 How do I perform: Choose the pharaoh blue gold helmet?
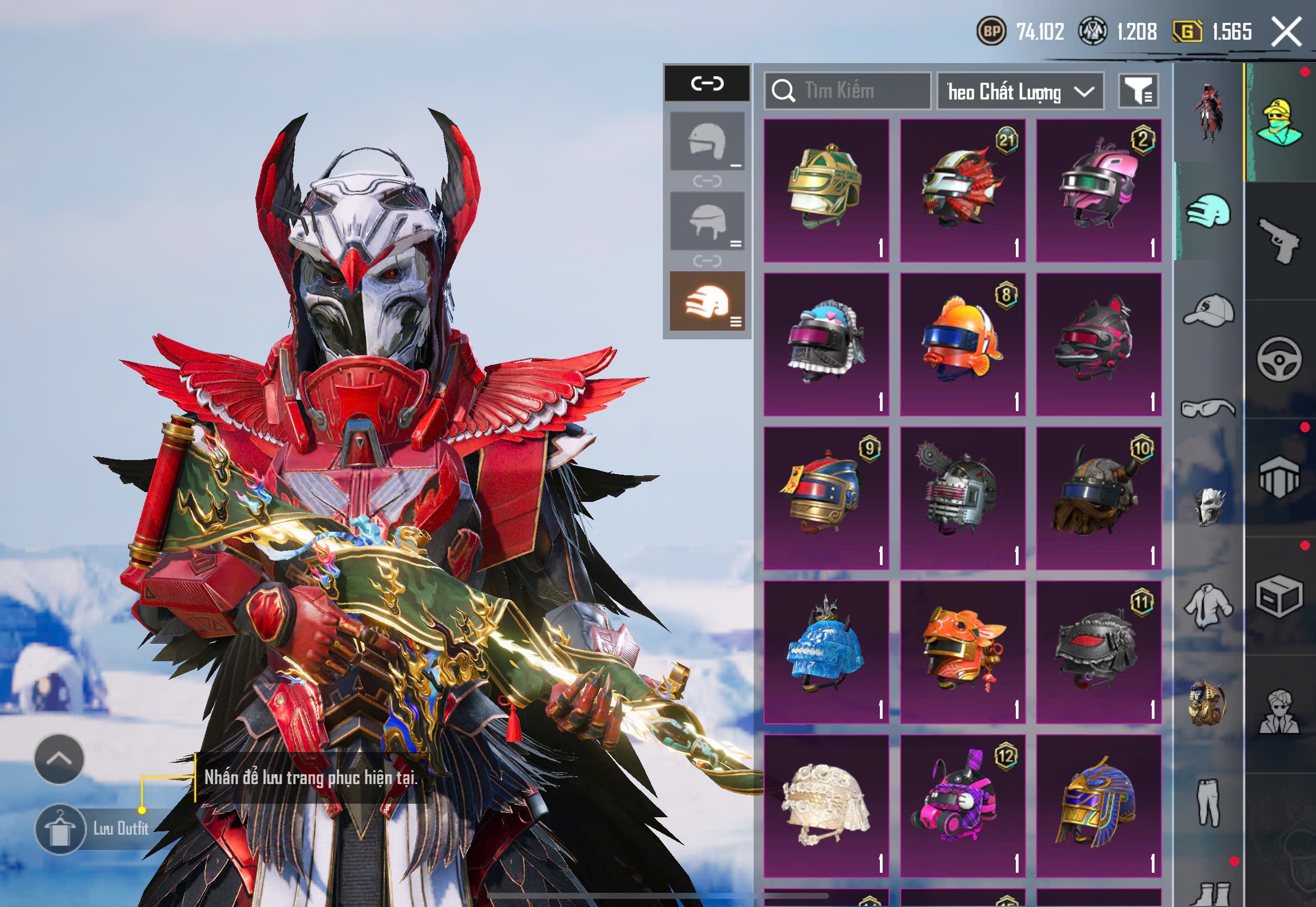pyautogui.click(x=1098, y=806)
